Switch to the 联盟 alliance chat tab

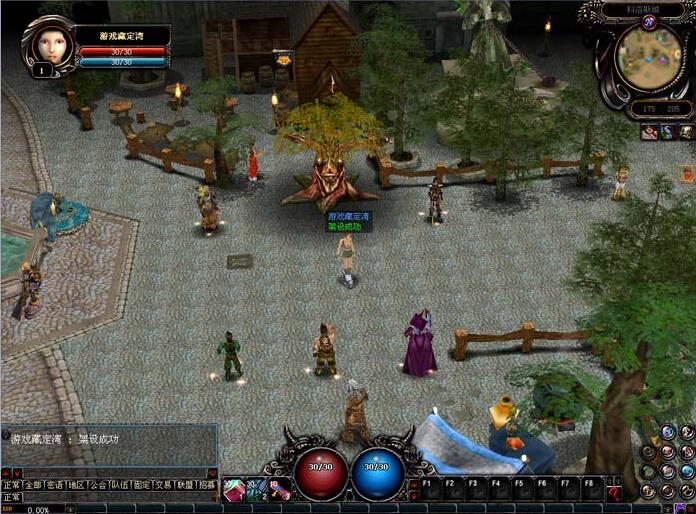coord(185,484)
